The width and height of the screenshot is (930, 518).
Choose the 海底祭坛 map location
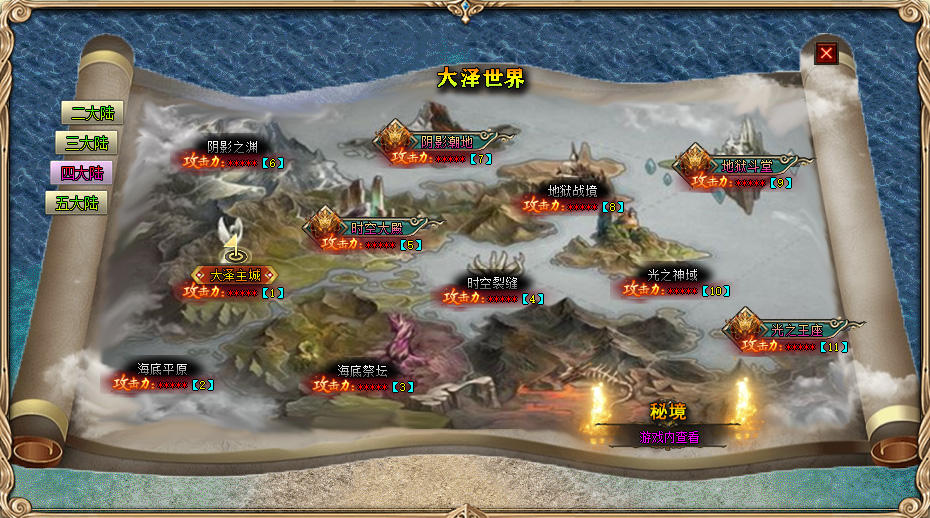click(x=362, y=370)
